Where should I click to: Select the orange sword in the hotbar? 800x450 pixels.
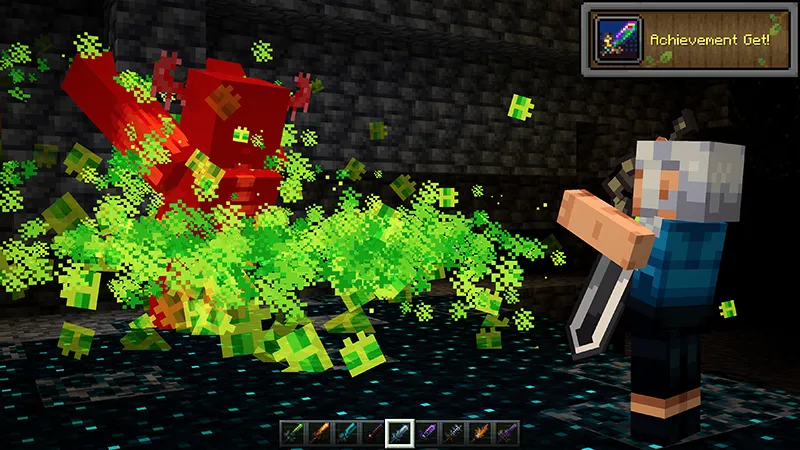(x=319, y=432)
